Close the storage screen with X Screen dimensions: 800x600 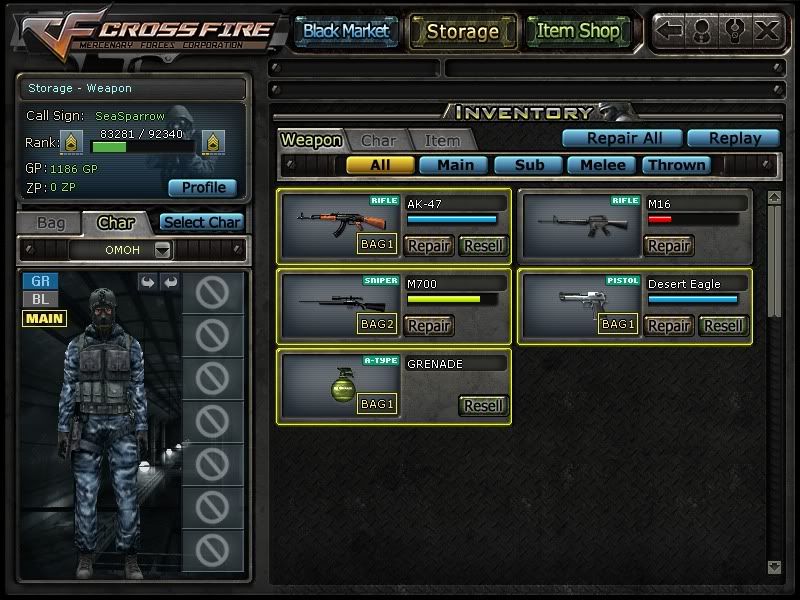click(x=767, y=30)
